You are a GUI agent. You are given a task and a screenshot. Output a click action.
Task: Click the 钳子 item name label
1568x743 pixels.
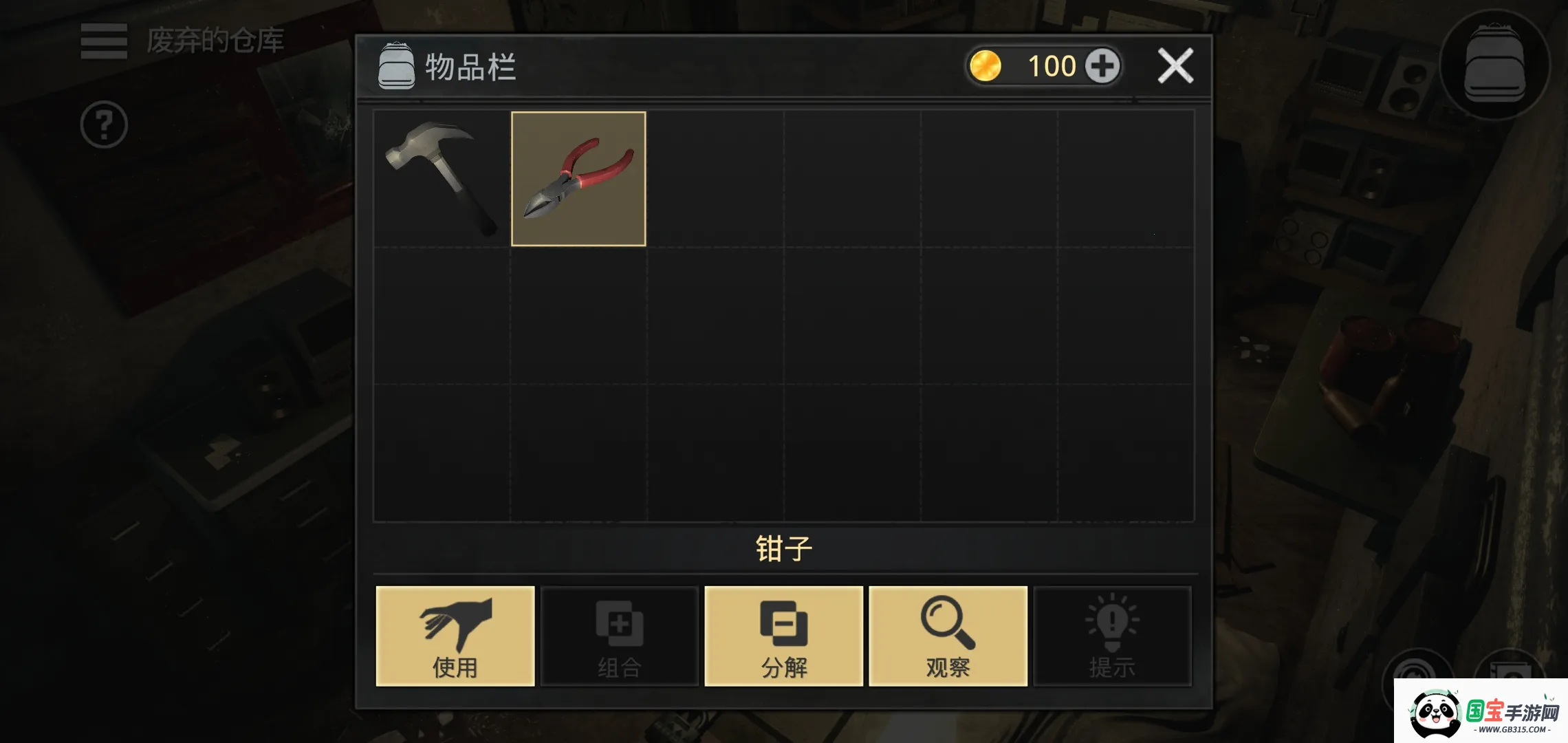784,549
